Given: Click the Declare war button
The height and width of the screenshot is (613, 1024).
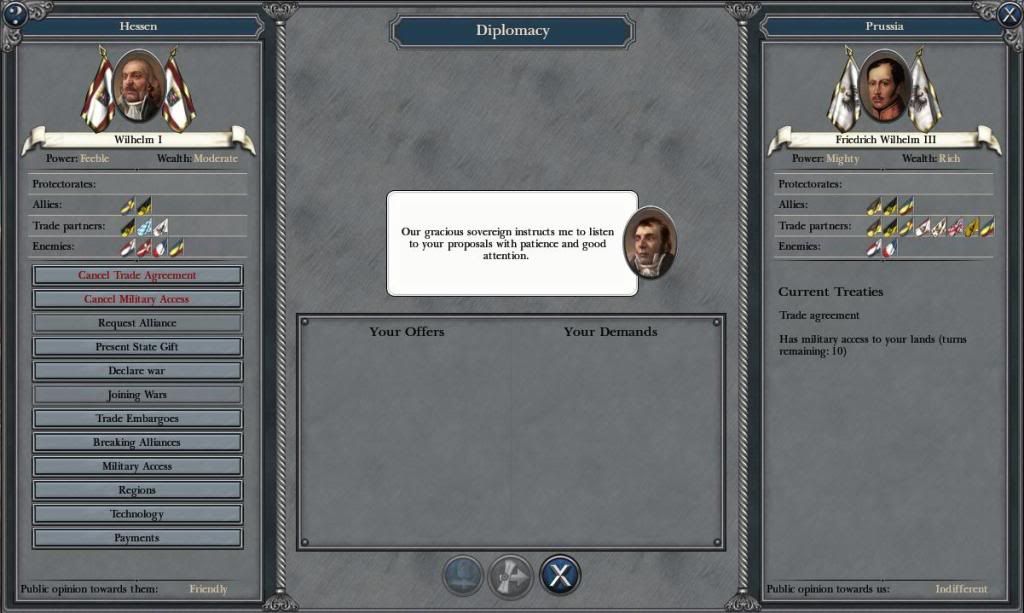Looking at the screenshot, I should [x=137, y=371].
